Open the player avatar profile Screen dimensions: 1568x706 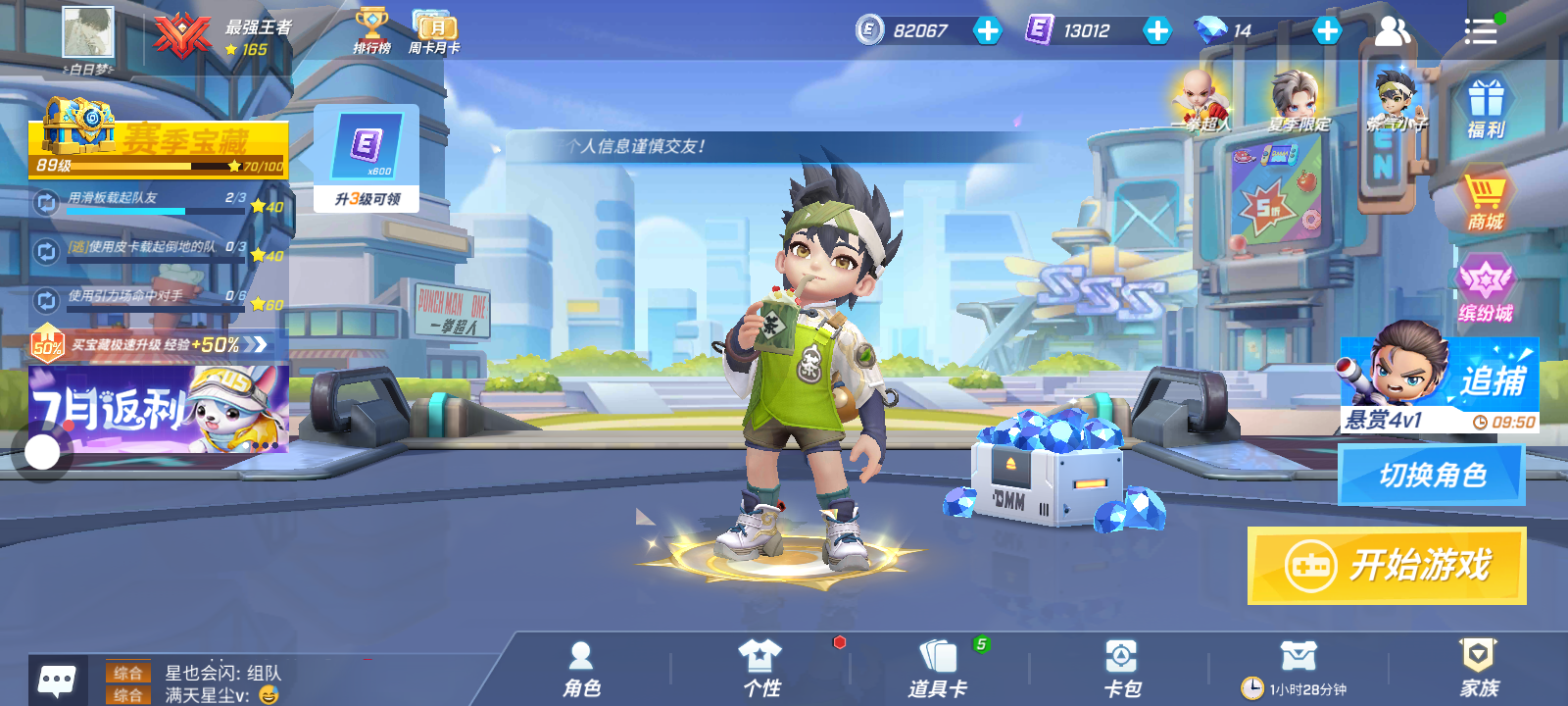point(88,33)
